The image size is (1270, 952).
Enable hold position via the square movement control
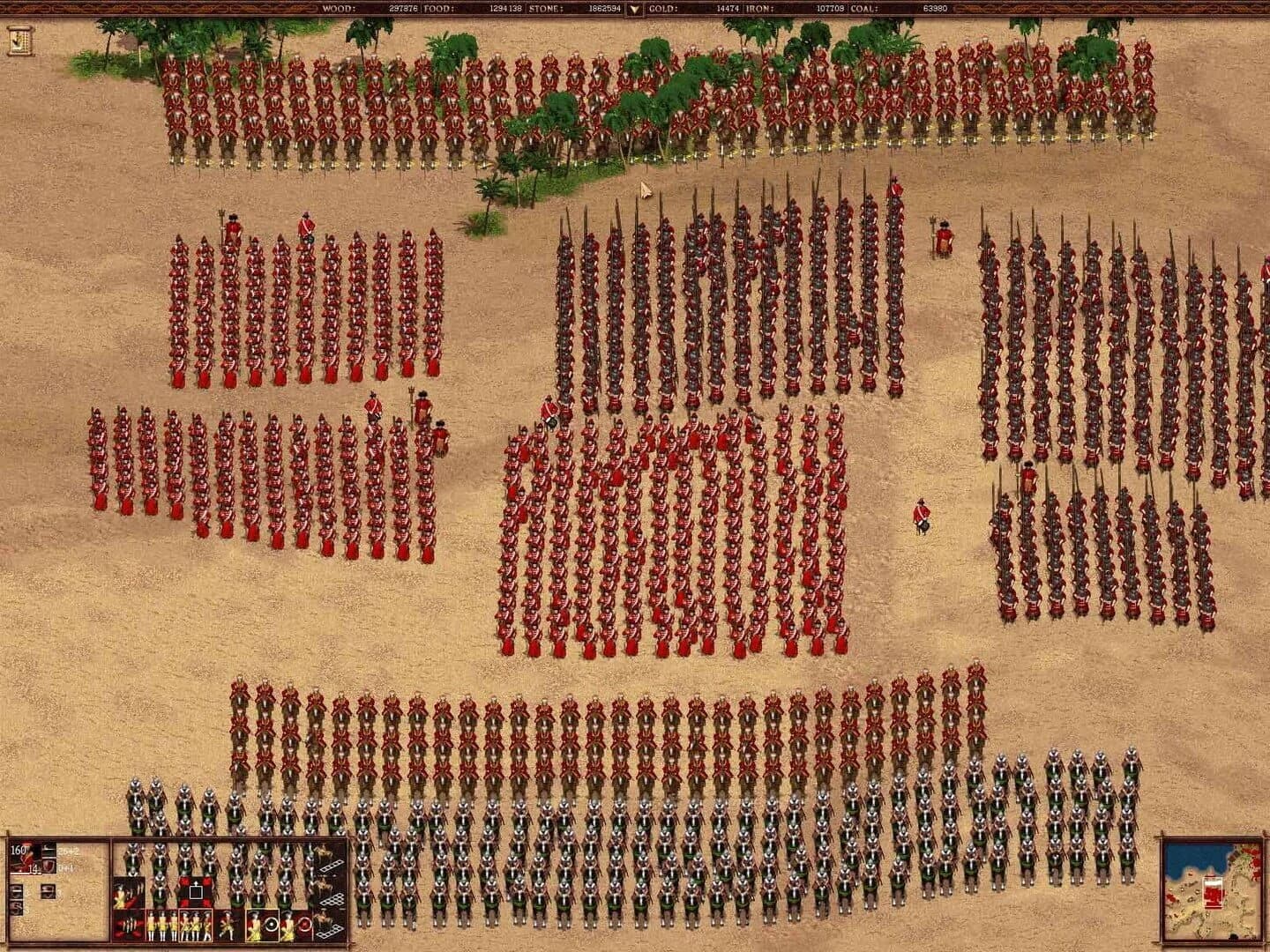196,891
